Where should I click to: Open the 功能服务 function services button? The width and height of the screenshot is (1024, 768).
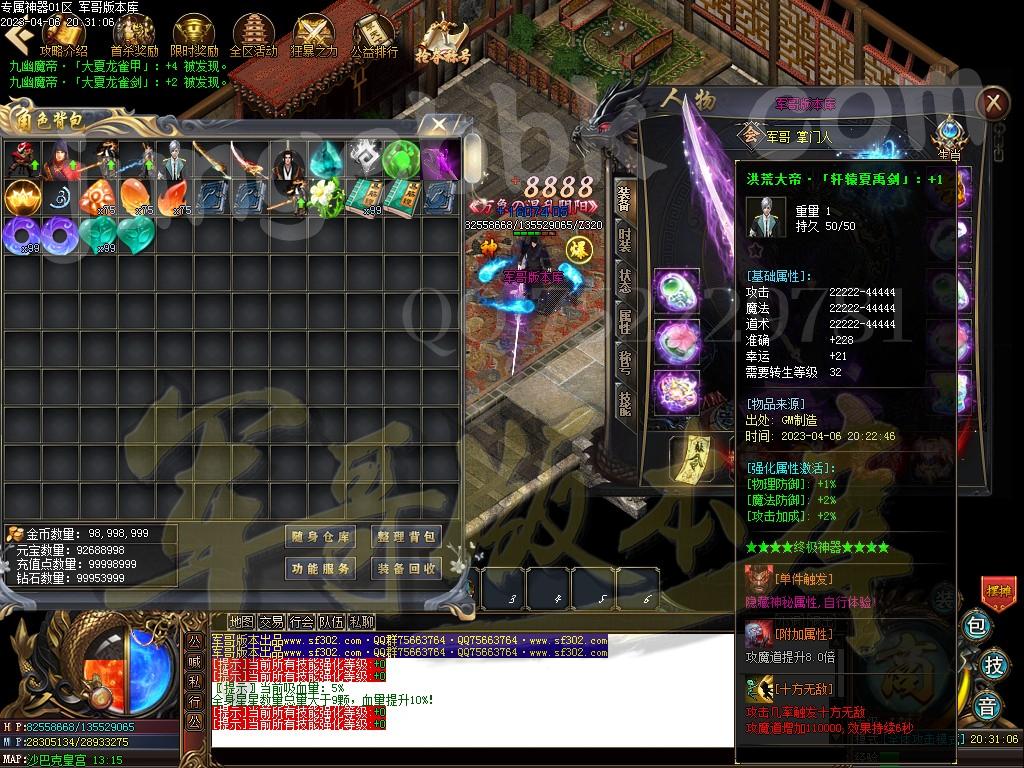(x=320, y=568)
